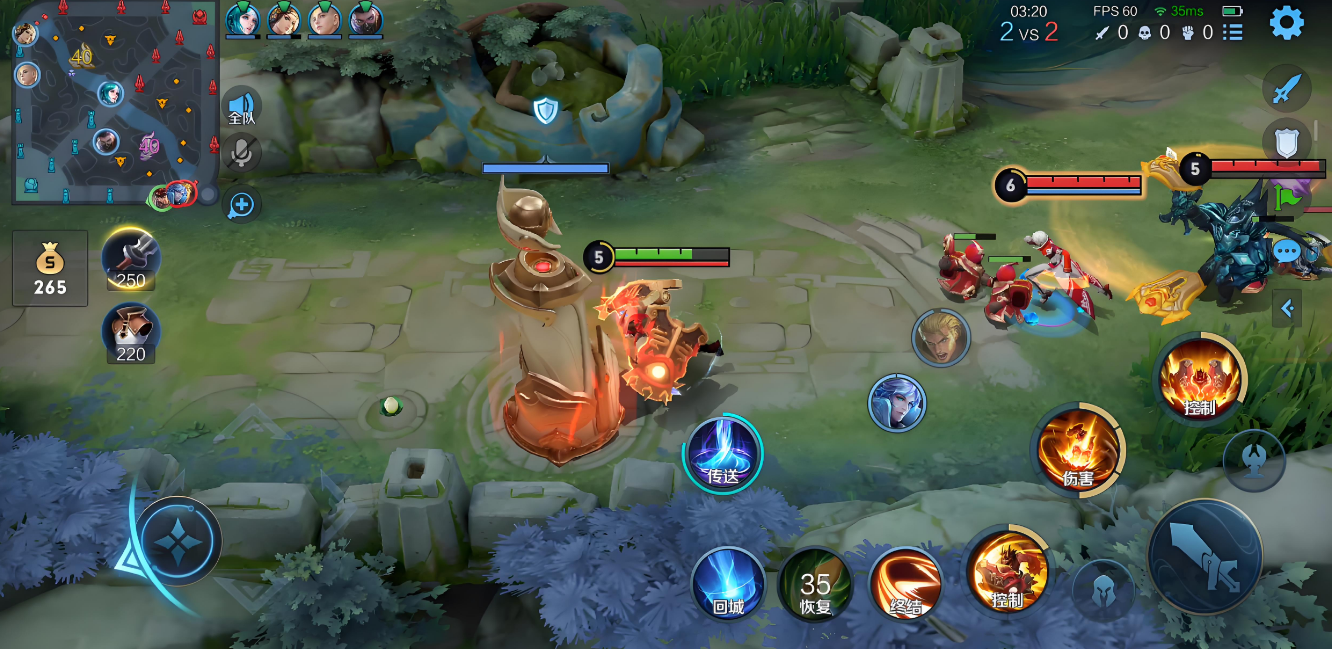Screen dimensions: 1332x649
Task: Use the 恢复 heal ability
Action: coord(815,585)
